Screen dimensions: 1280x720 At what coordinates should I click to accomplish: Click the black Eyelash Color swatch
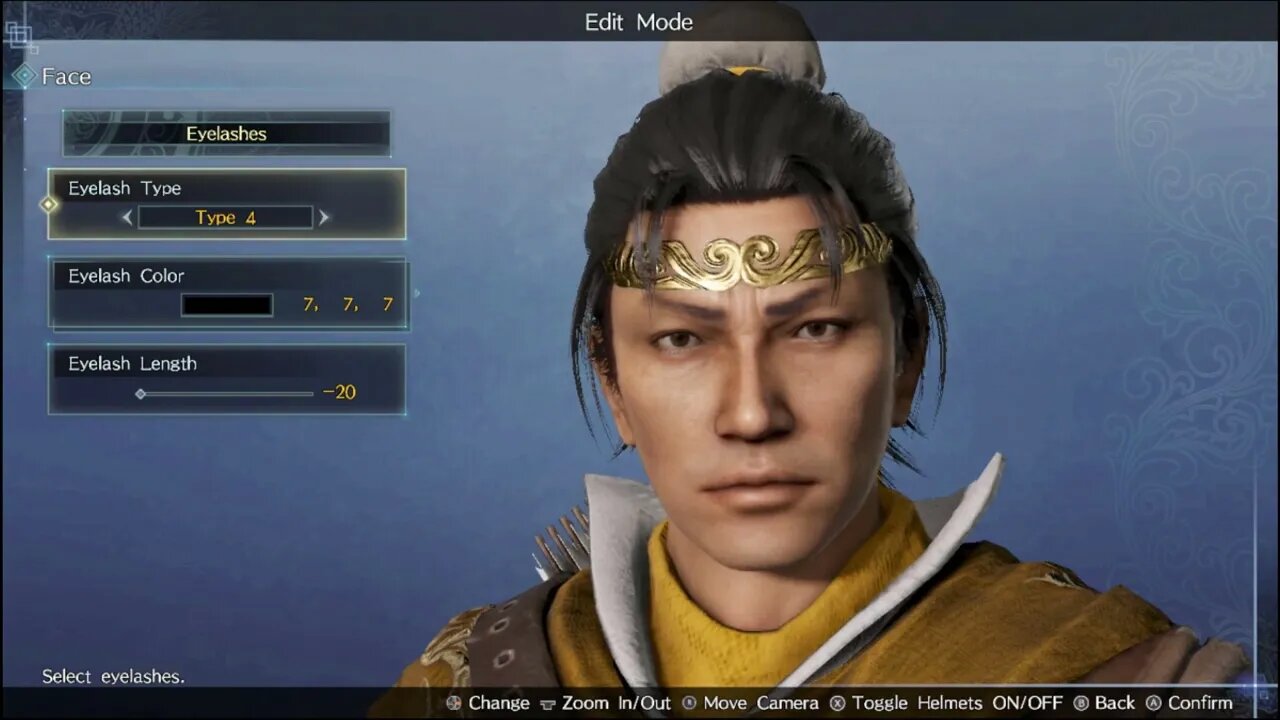coord(226,304)
